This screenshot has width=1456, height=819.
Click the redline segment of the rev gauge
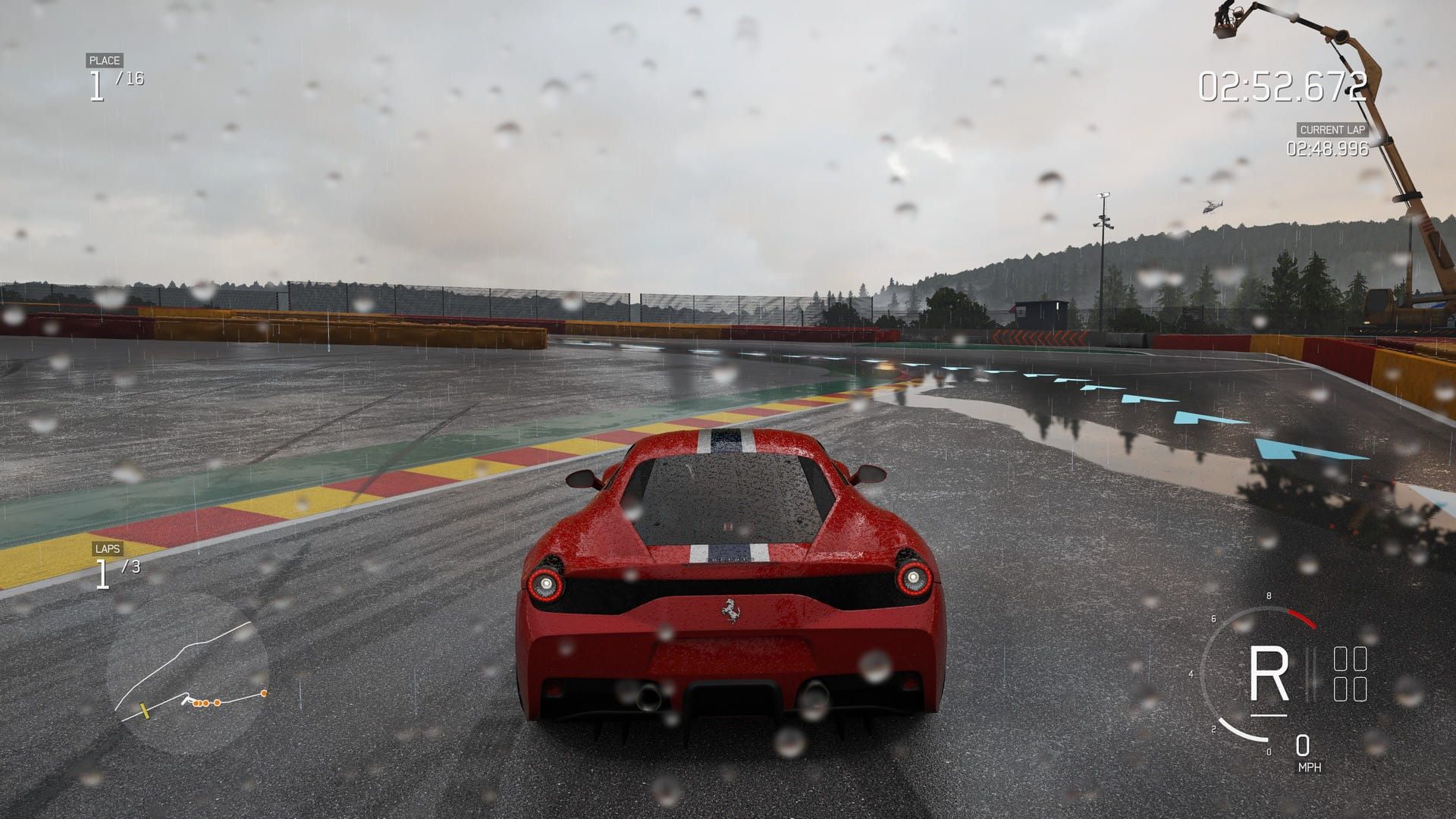click(1302, 619)
